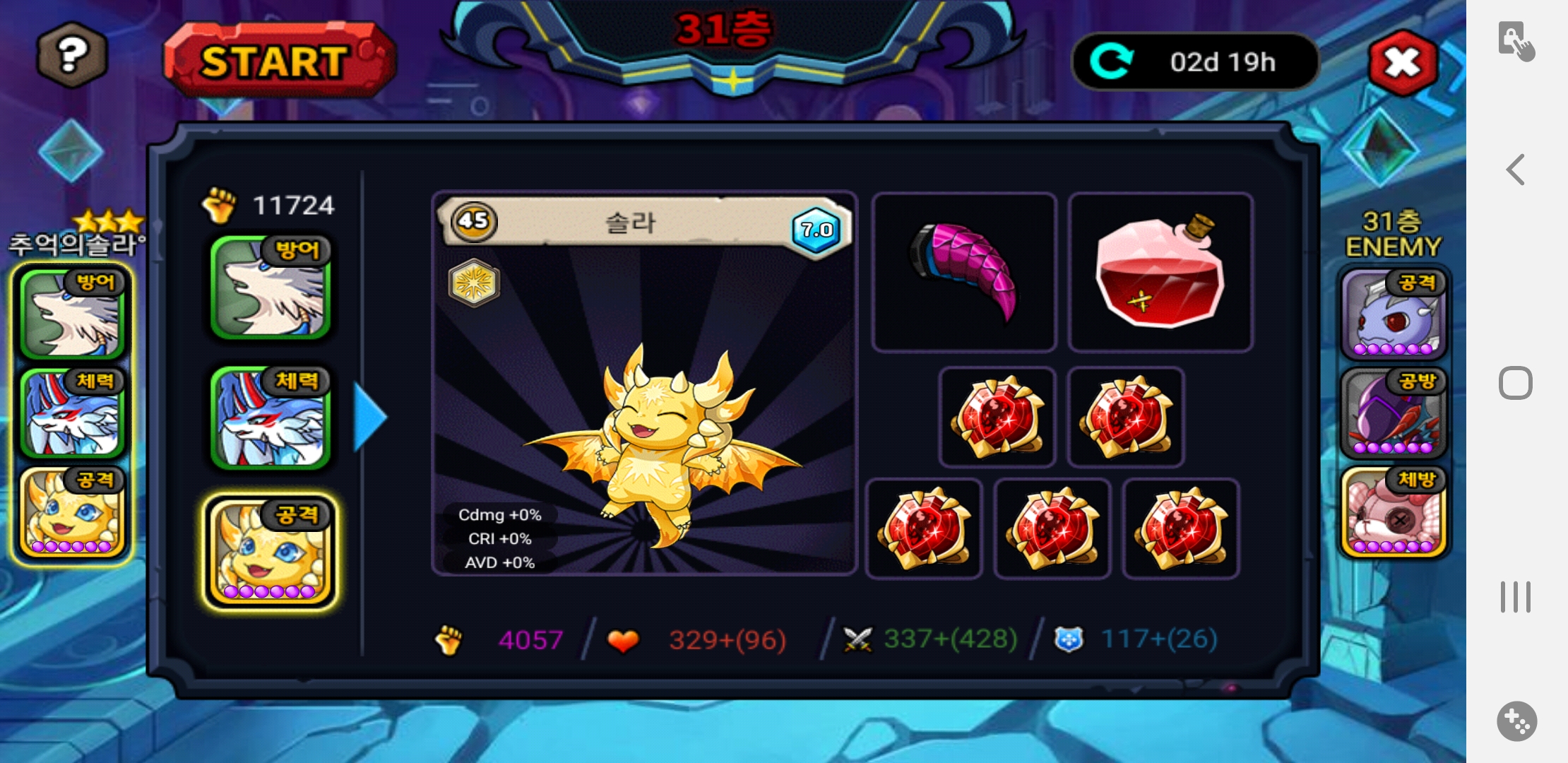
Task: Select the golden 공격 dragon in party list
Action: (271, 552)
